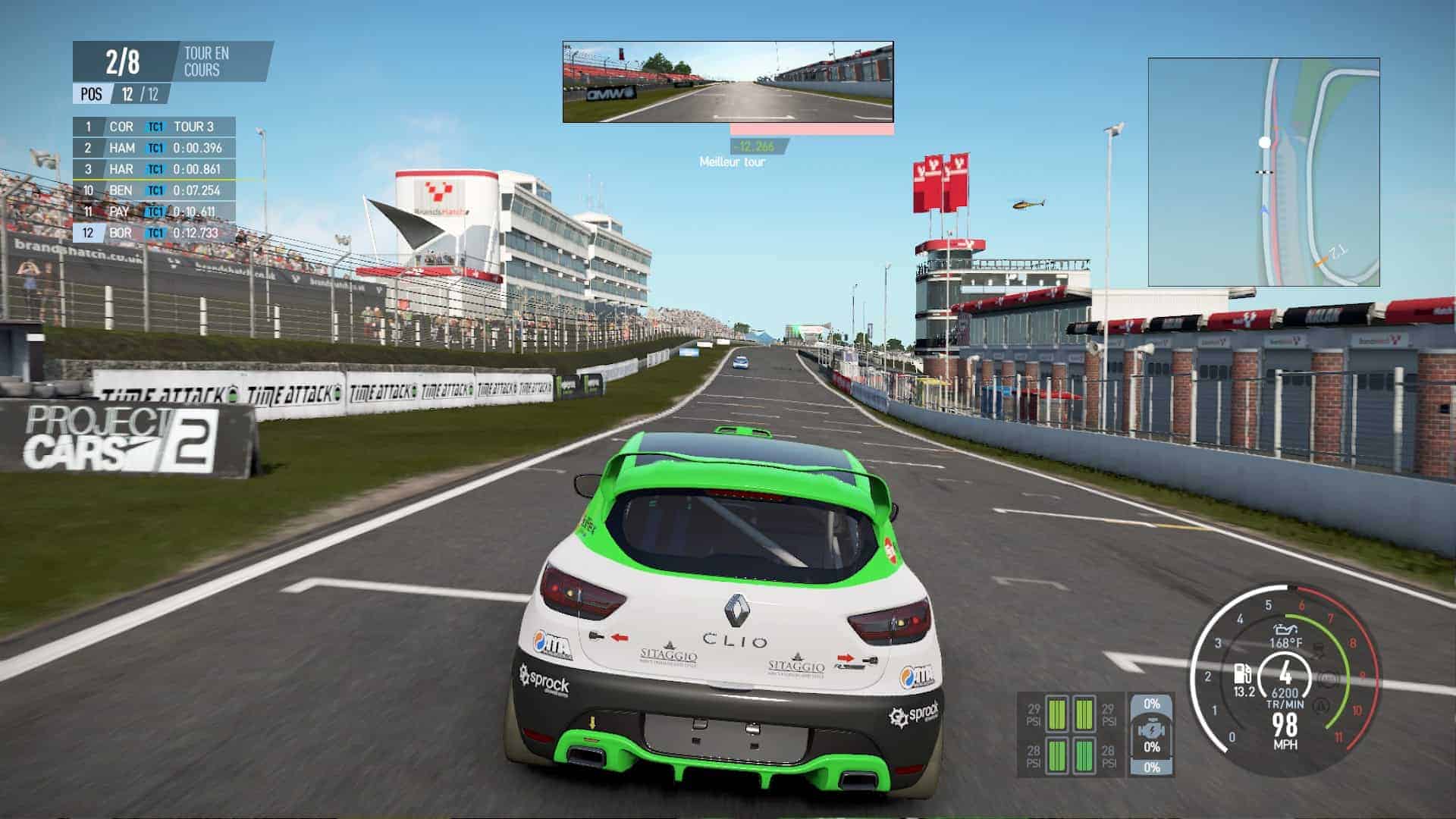Click the oil temperature icon
The height and width of the screenshot is (819, 1456).
point(1285,629)
